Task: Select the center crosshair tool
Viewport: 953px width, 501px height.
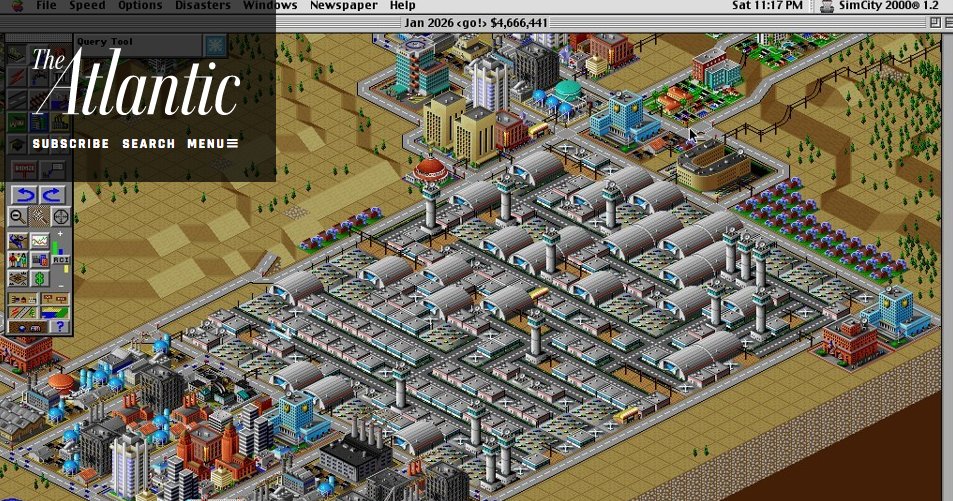Action: click(61, 216)
